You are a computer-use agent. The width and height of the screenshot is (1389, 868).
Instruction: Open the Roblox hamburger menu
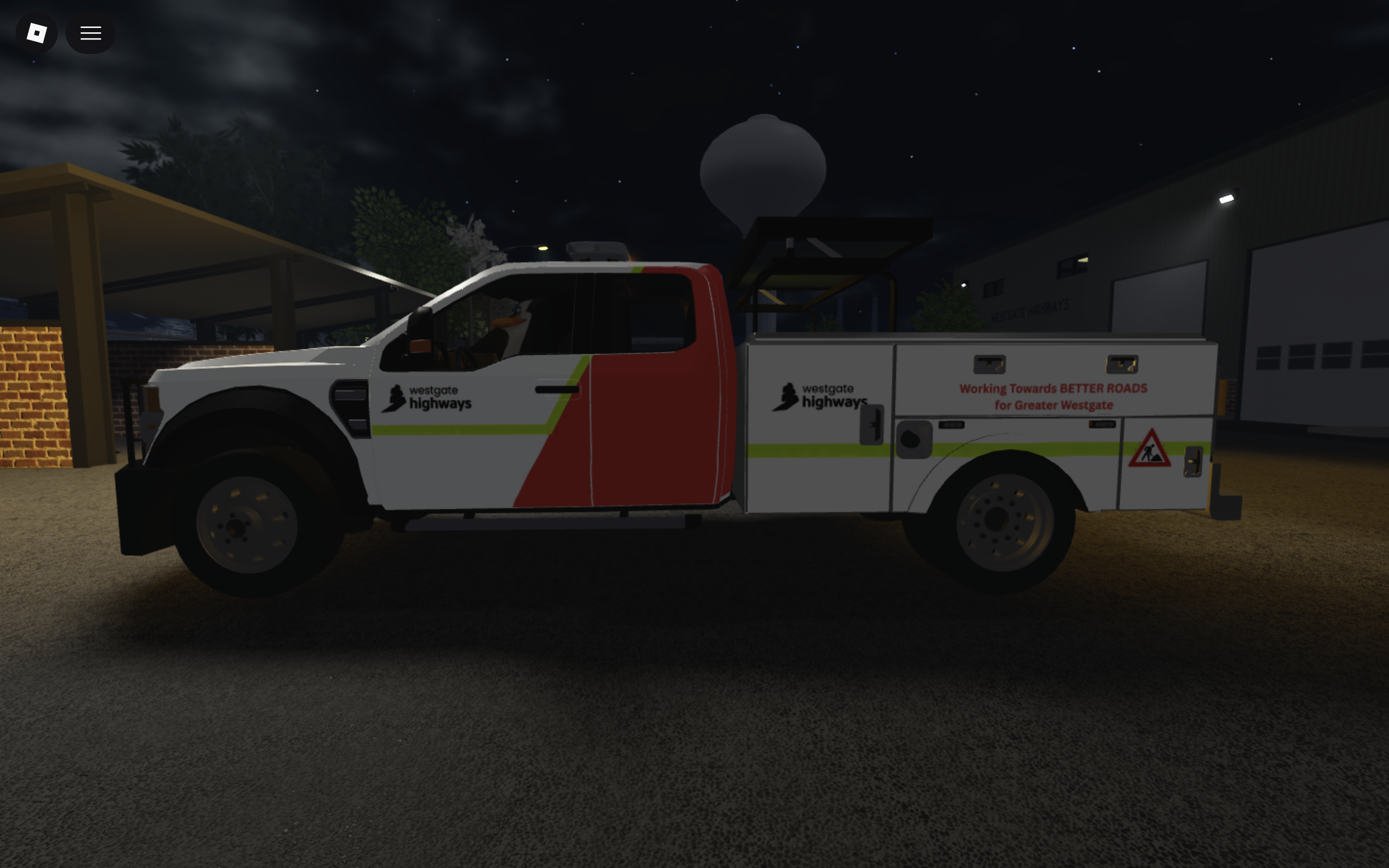pos(90,33)
